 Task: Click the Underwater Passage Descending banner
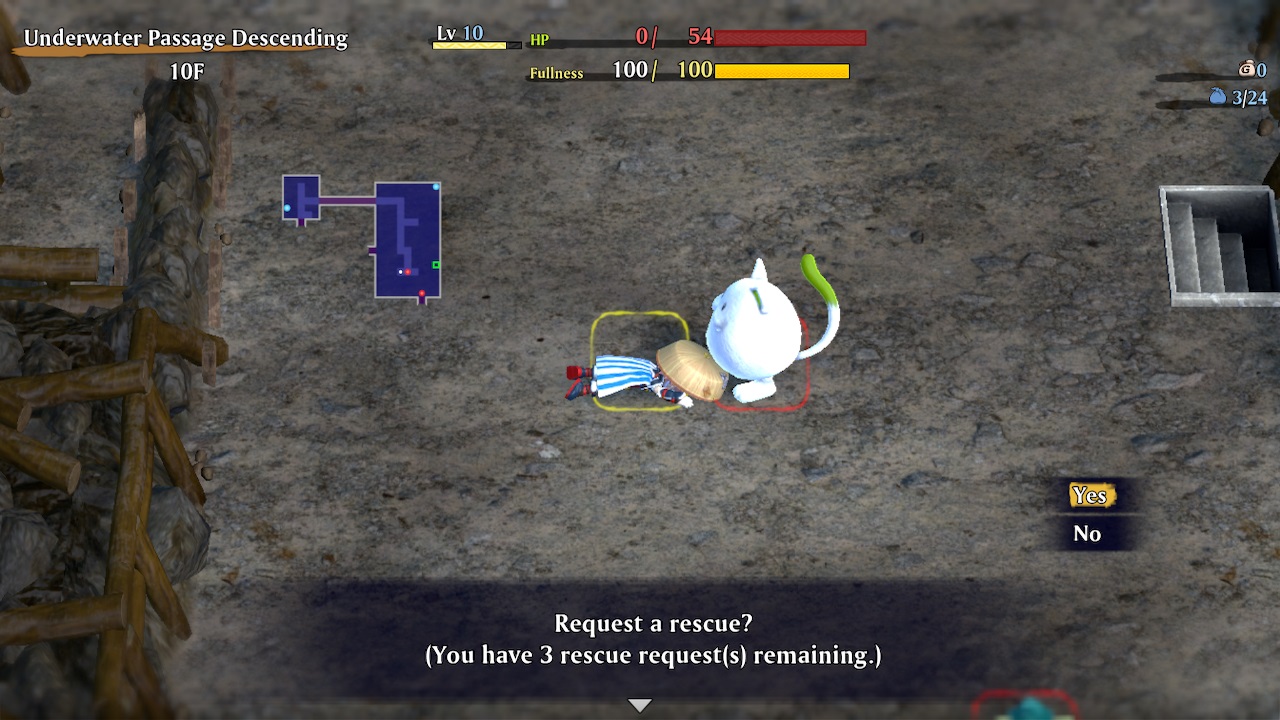click(x=186, y=38)
